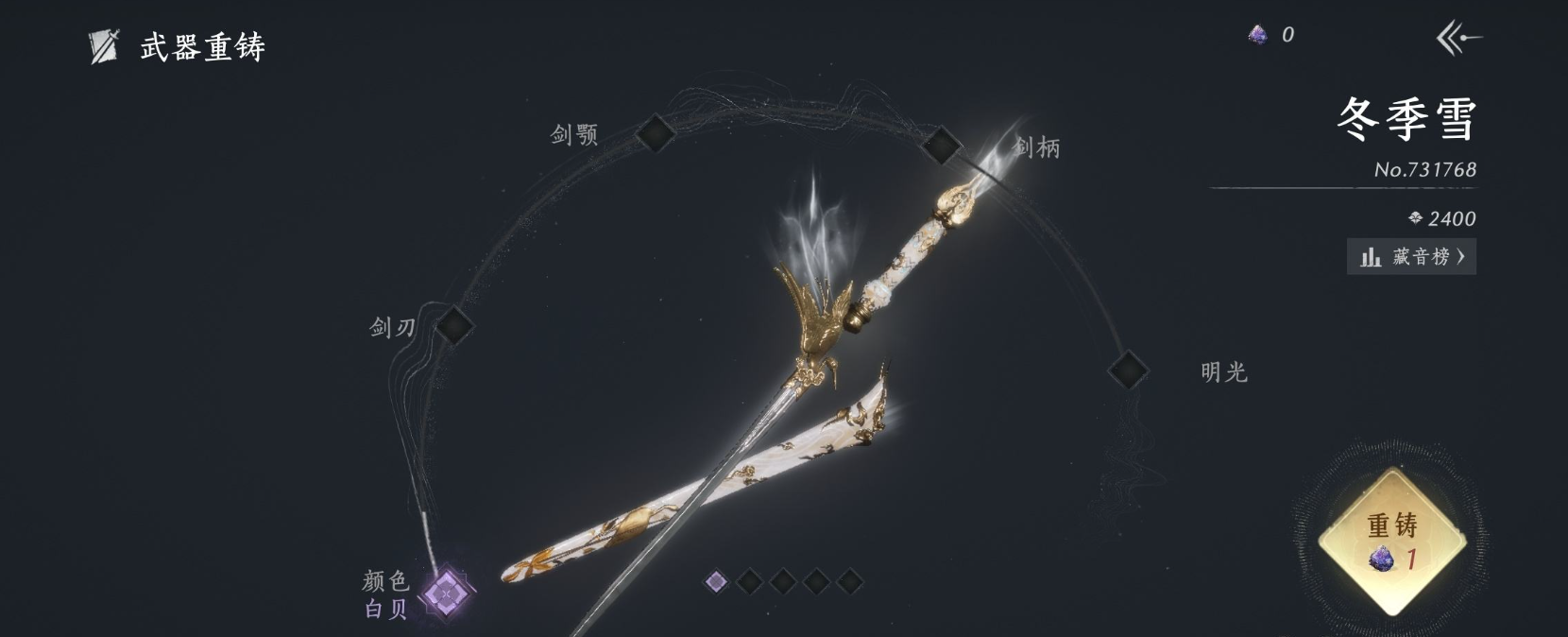This screenshot has width=1568, height=637.
Task: Select the purple diamond page indicator
Action: (716, 581)
